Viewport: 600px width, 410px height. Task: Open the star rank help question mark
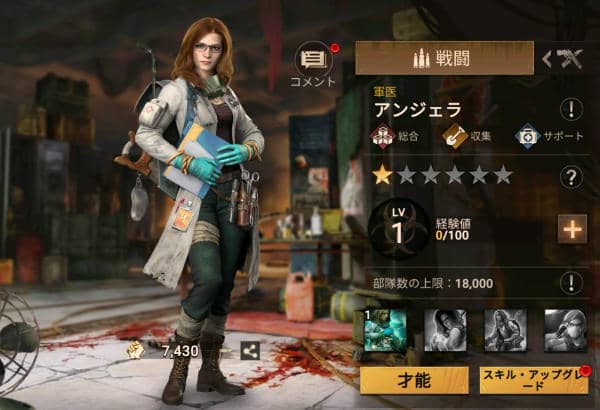(x=572, y=177)
